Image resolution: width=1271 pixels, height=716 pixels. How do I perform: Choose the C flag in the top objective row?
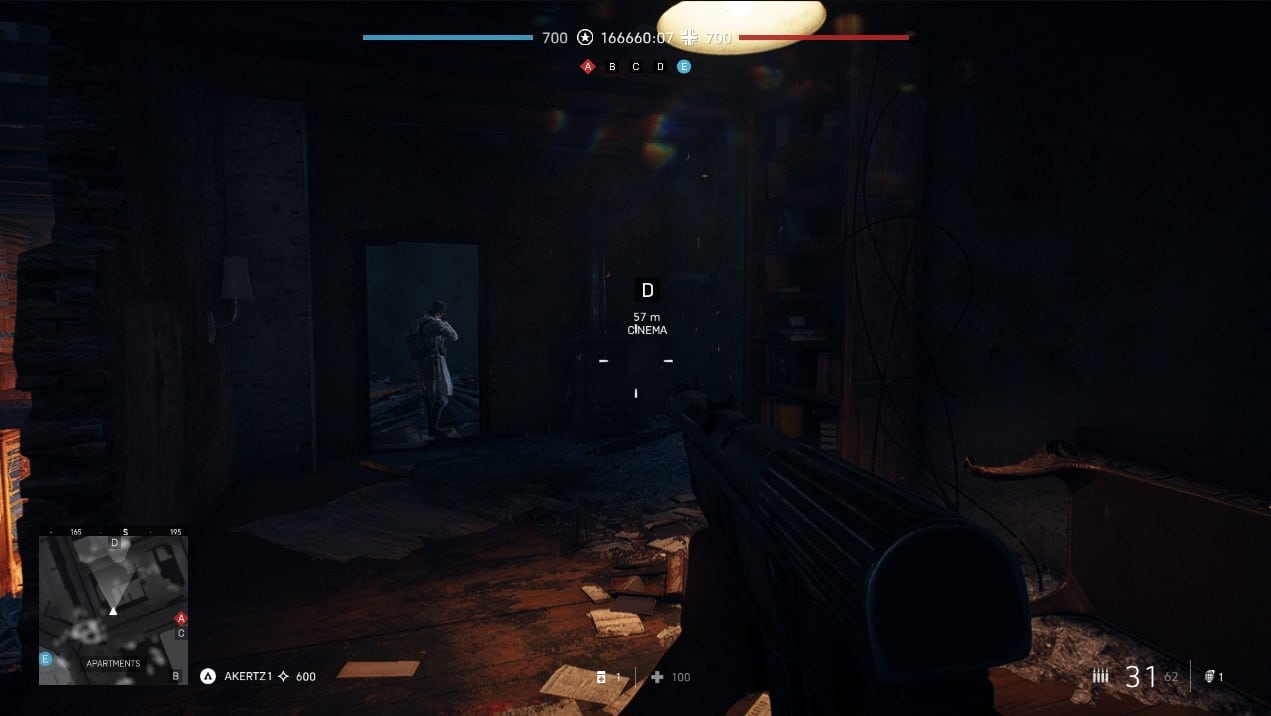point(636,67)
